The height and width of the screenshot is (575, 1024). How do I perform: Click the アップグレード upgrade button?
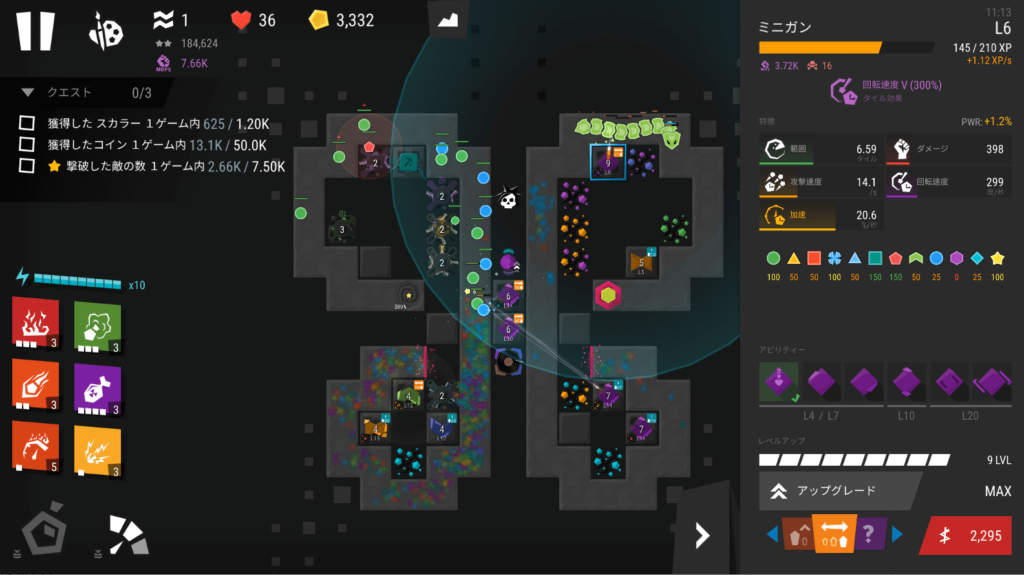(838, 491)
